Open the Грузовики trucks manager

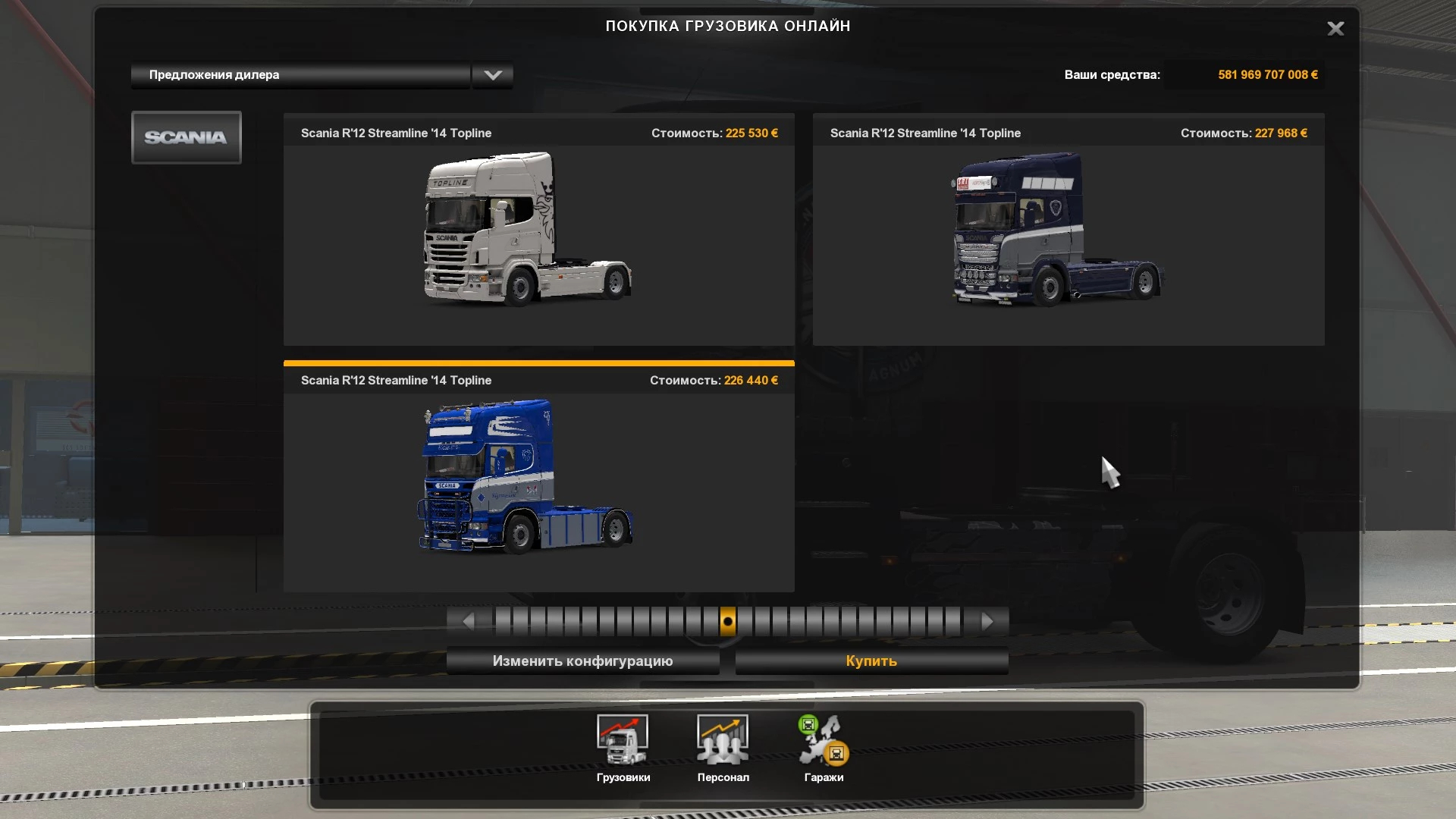tap(623, 748)
